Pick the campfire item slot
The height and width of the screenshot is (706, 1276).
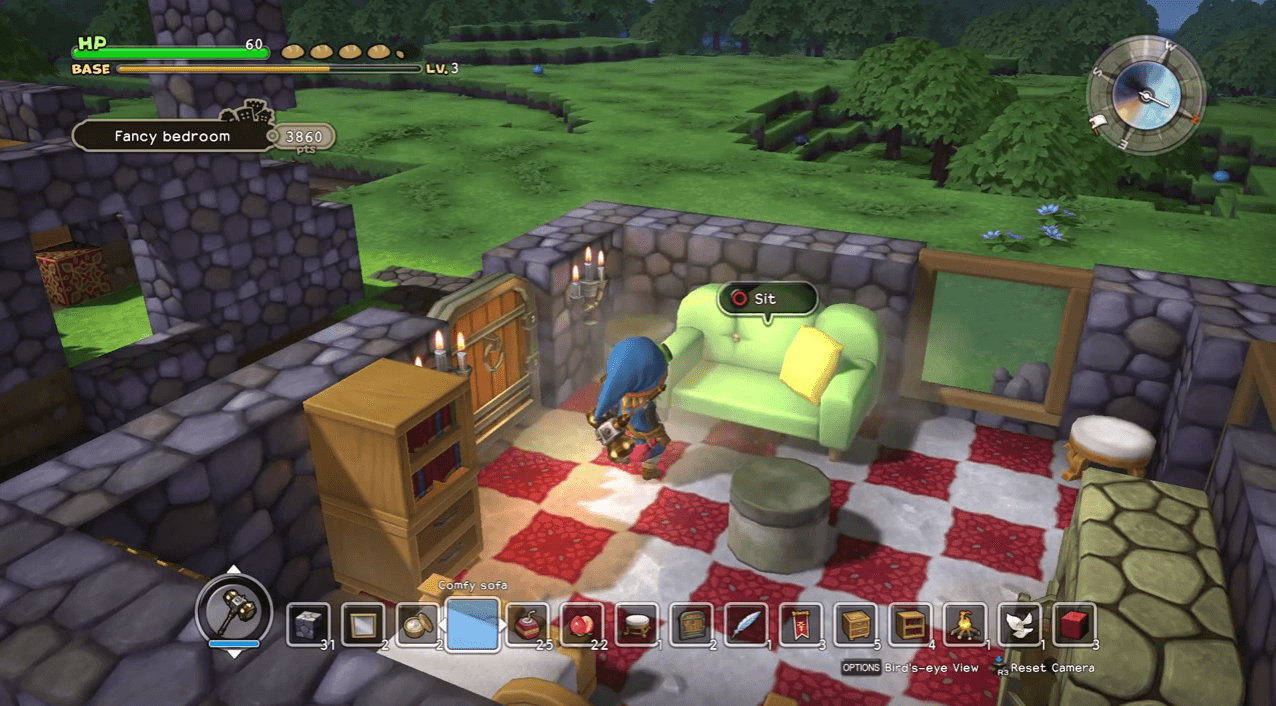(x=965, y=625)
